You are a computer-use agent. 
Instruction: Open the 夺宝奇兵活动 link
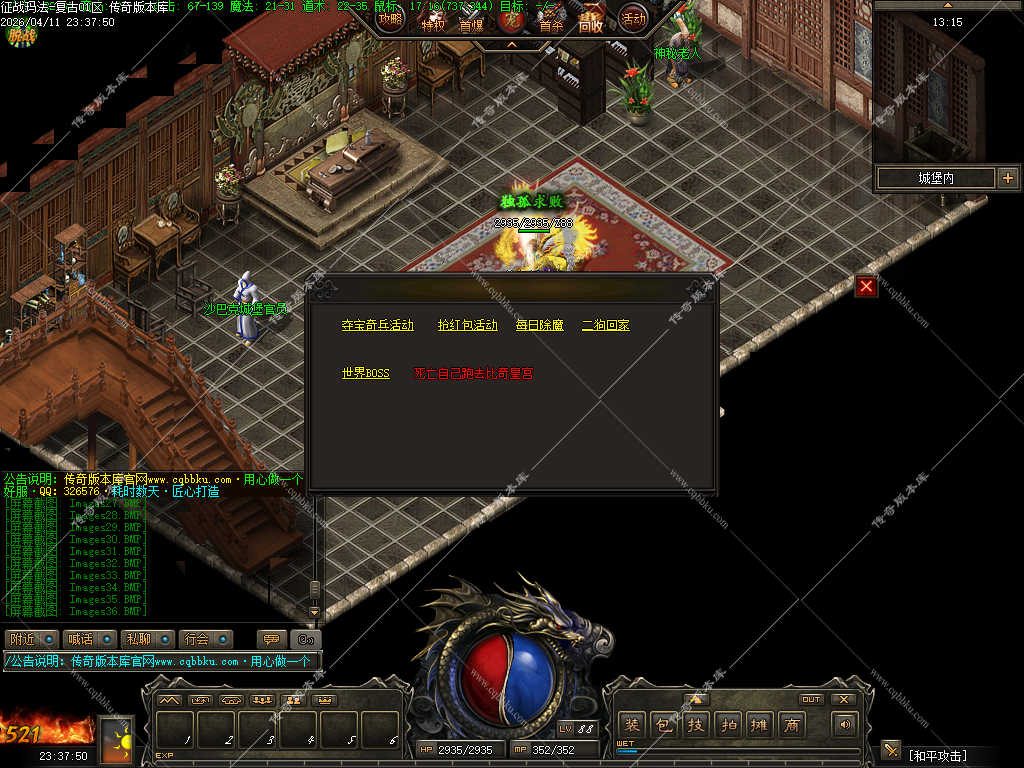click(x=377, y=326)
